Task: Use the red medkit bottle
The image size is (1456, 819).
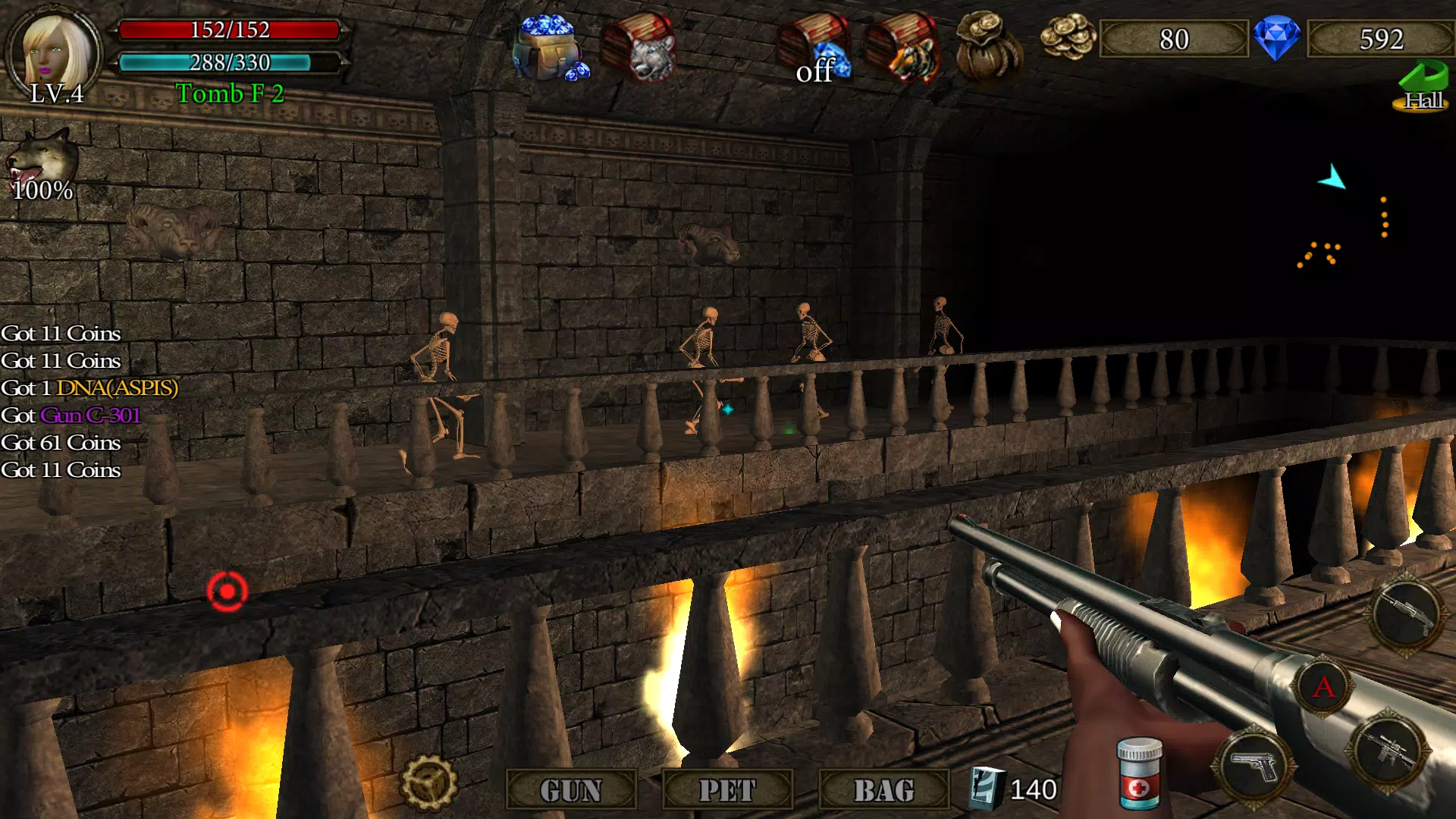Action: click(1139, 773)
